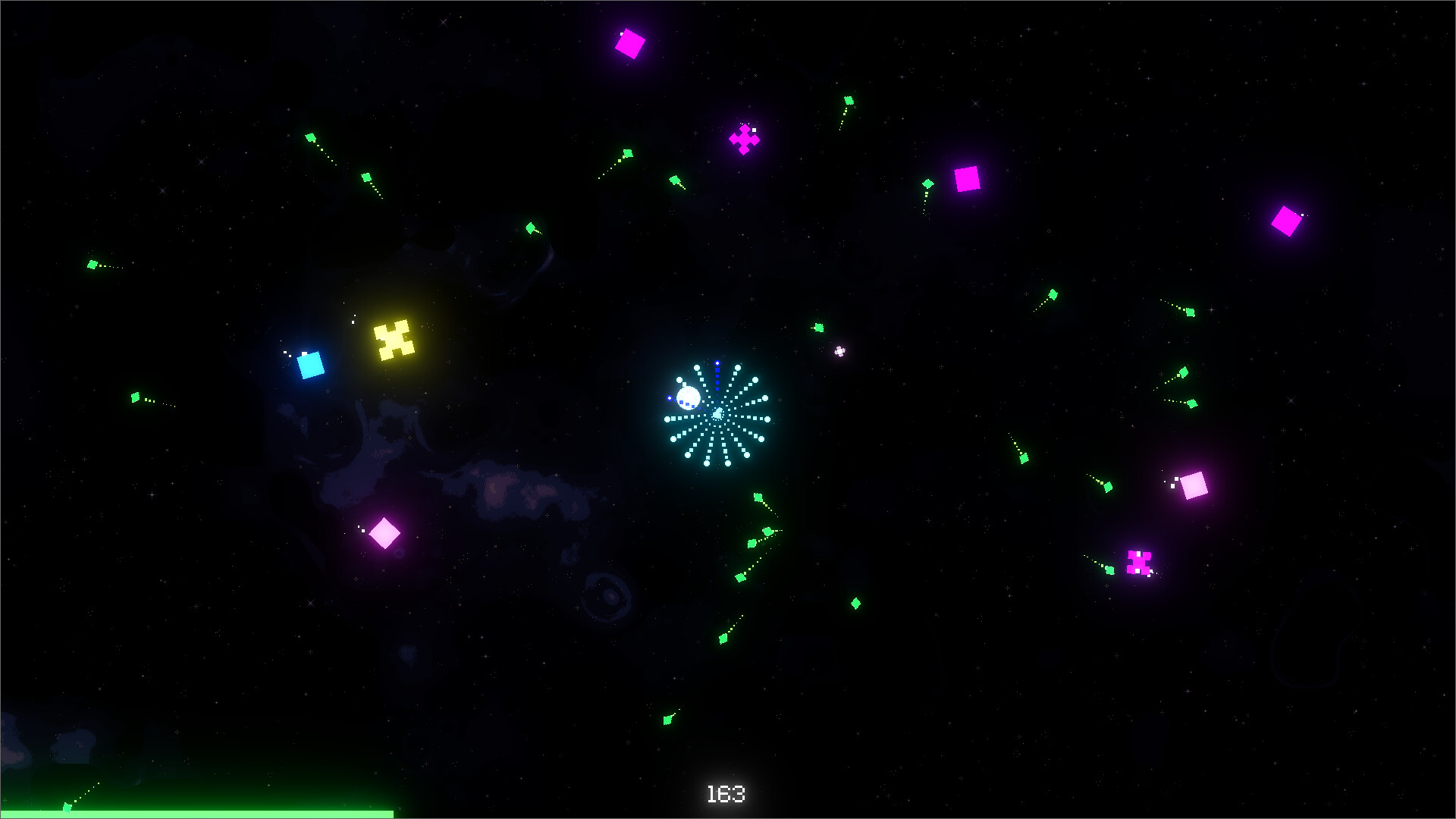Select the green dart in top-left area
Screen dimensions: 1456x819
[x=311, y=138]
